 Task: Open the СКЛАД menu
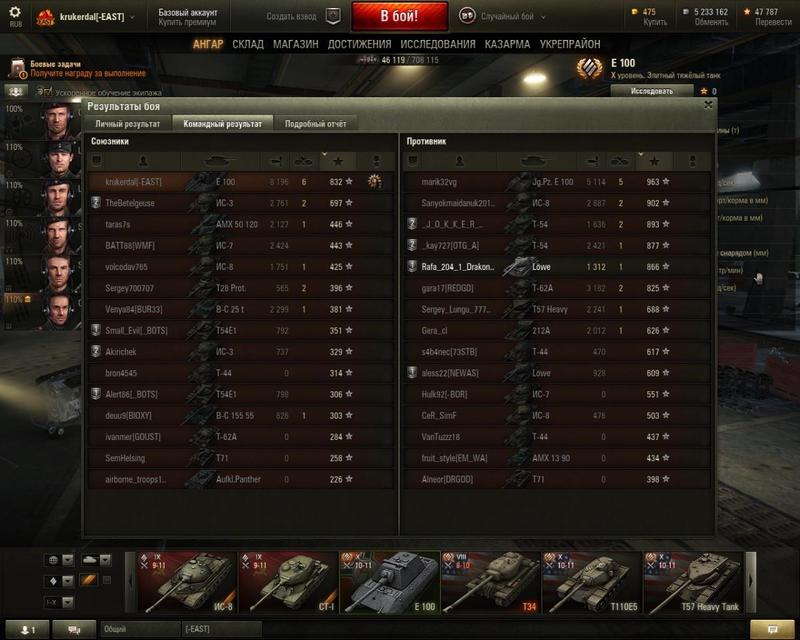point(248,45)
